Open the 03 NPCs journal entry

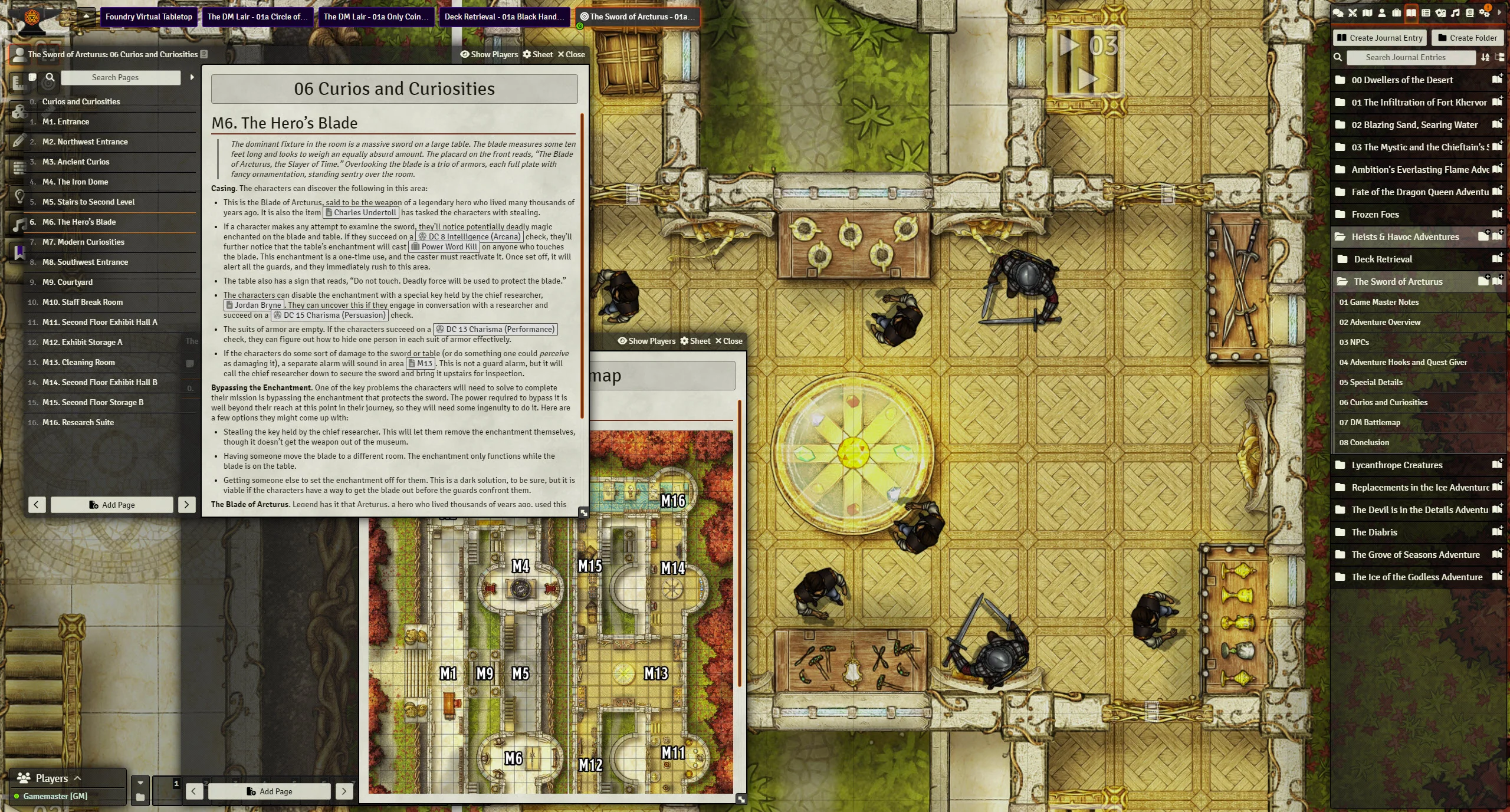point(1354,342)
